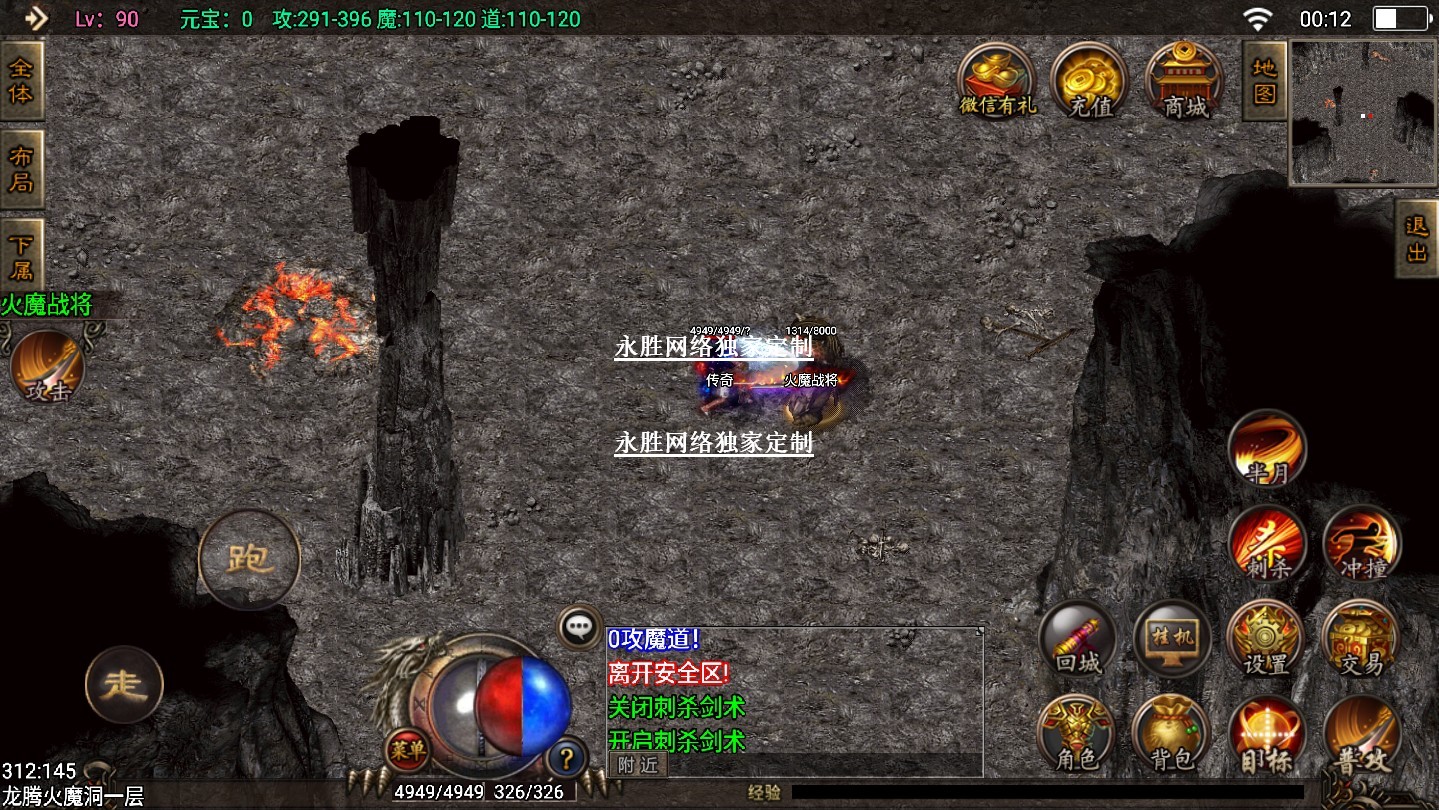
Task: Open the 充值 recharge icon
Action: [x=1089, y=80]
